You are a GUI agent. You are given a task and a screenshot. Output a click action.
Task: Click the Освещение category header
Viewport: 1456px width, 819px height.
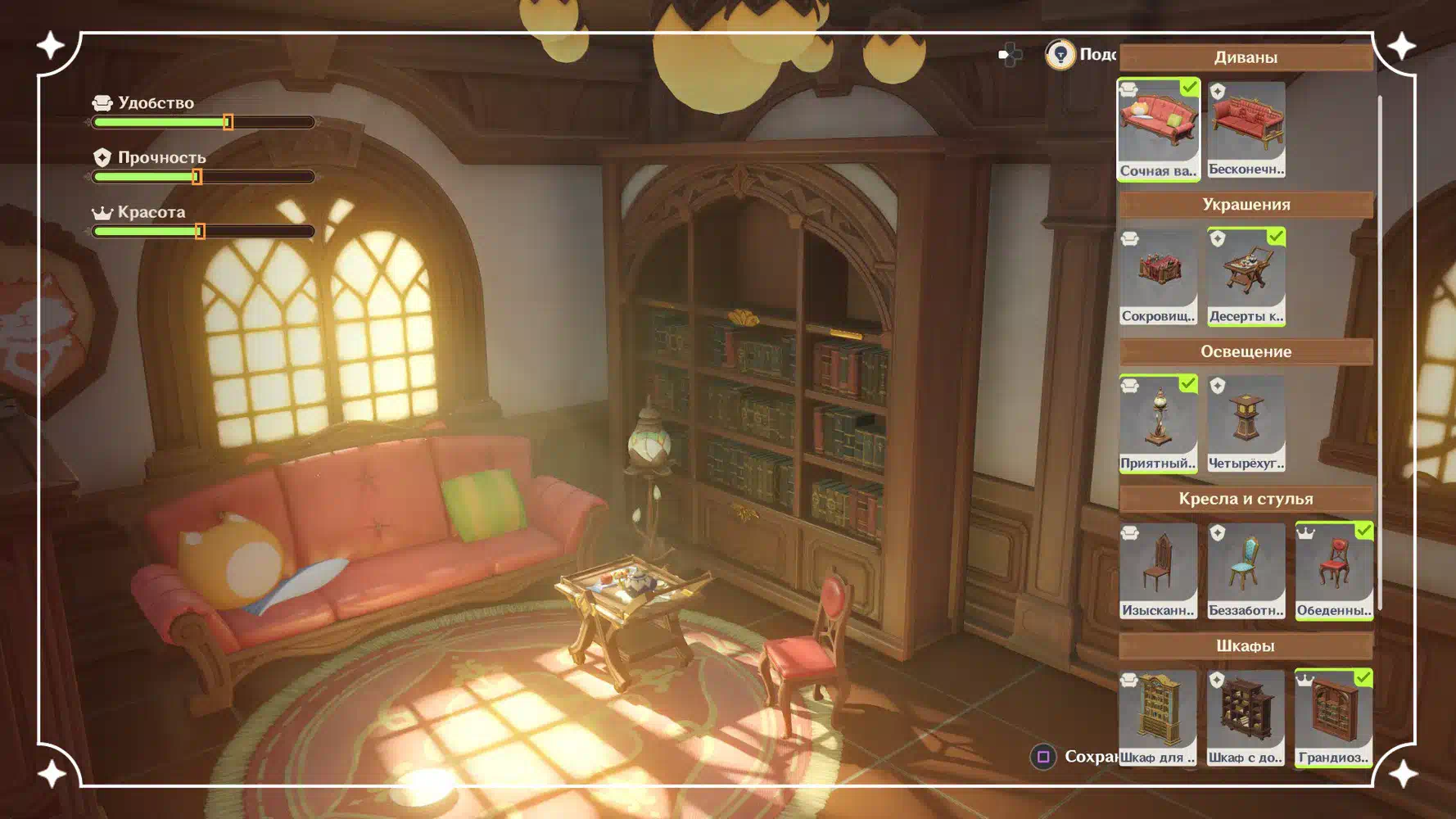tap(1246, 352)
